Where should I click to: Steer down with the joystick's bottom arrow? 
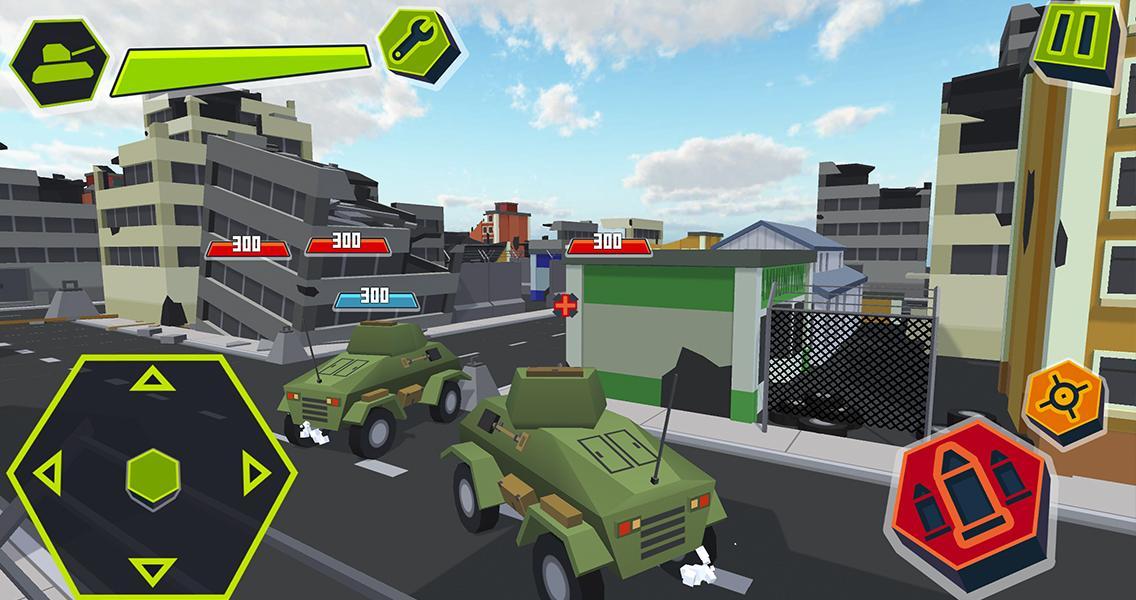click(x=152, y=569)
